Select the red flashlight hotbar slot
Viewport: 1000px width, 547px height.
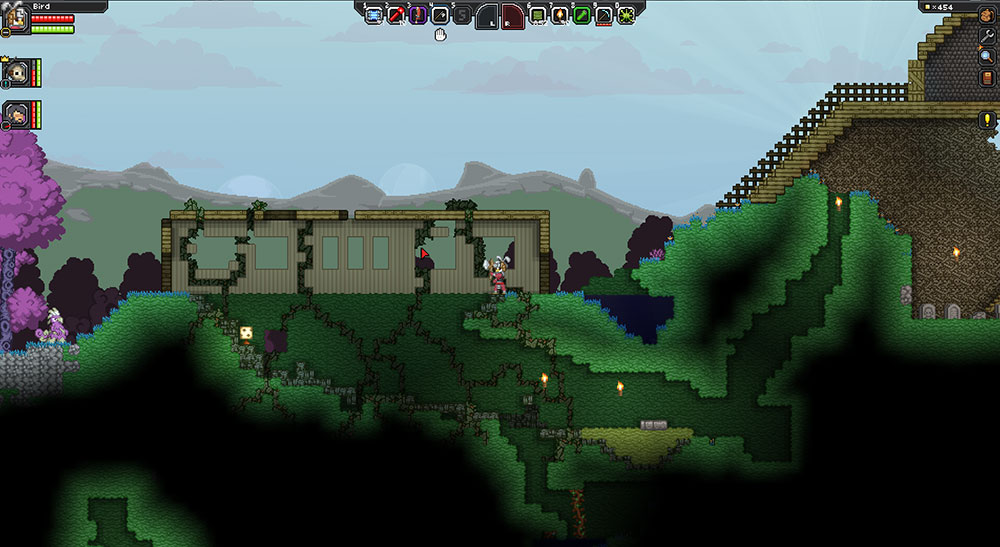[x=396, y=15]
